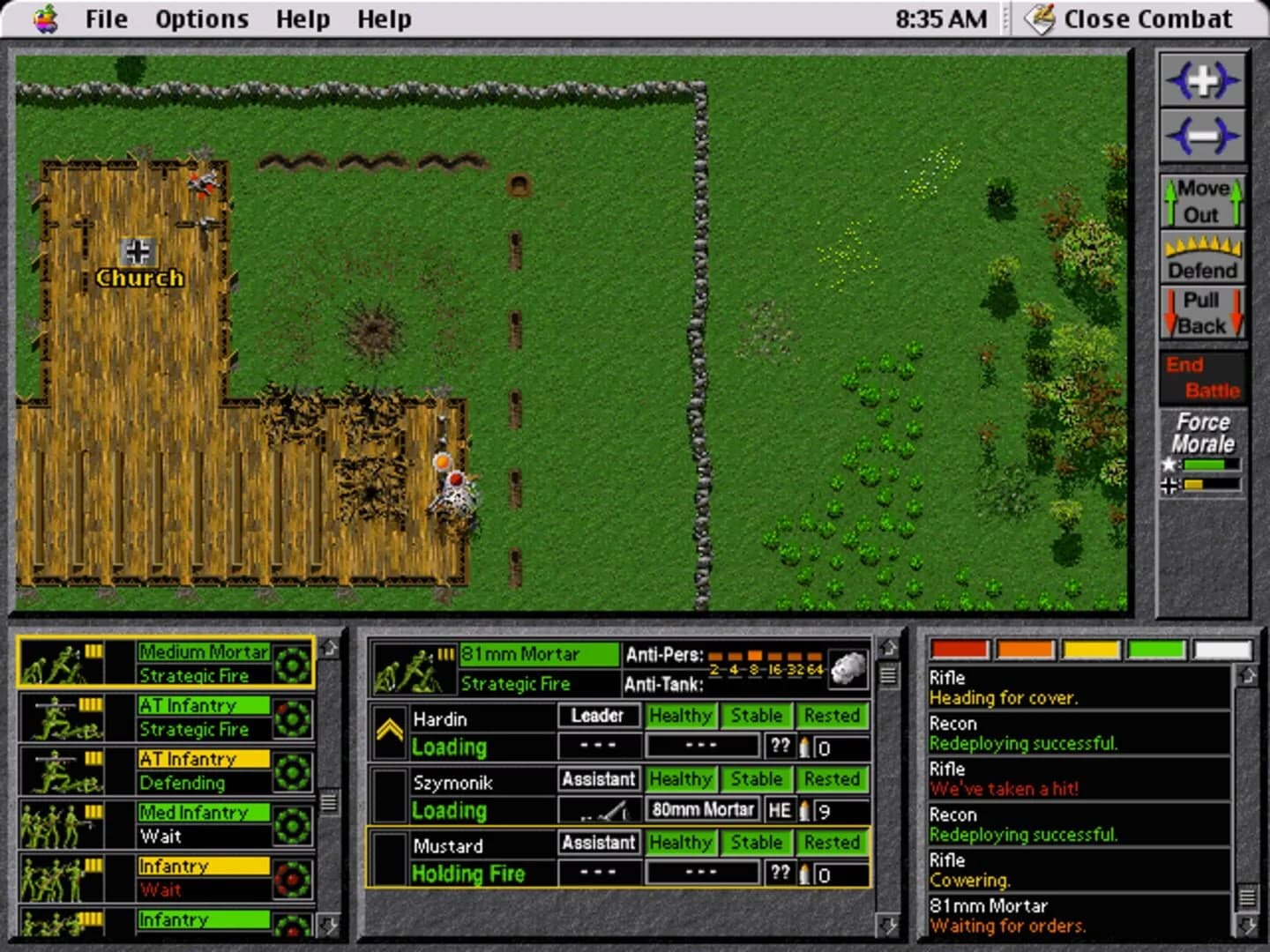Select the Church building on the map
Image resolution: width=1270 pixels, height=952 pixels.
click(139, 264)
